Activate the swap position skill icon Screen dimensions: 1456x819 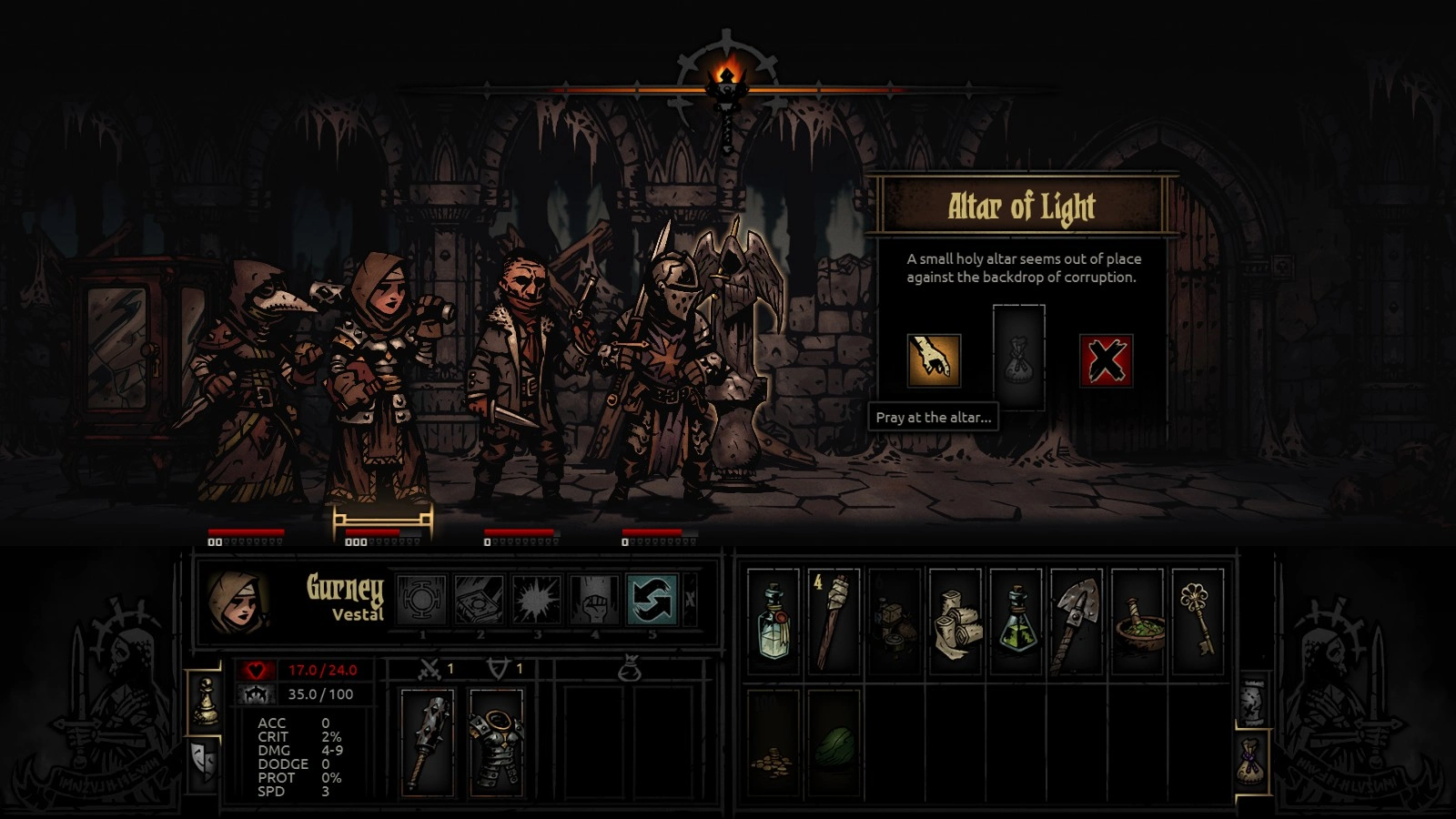652,600
